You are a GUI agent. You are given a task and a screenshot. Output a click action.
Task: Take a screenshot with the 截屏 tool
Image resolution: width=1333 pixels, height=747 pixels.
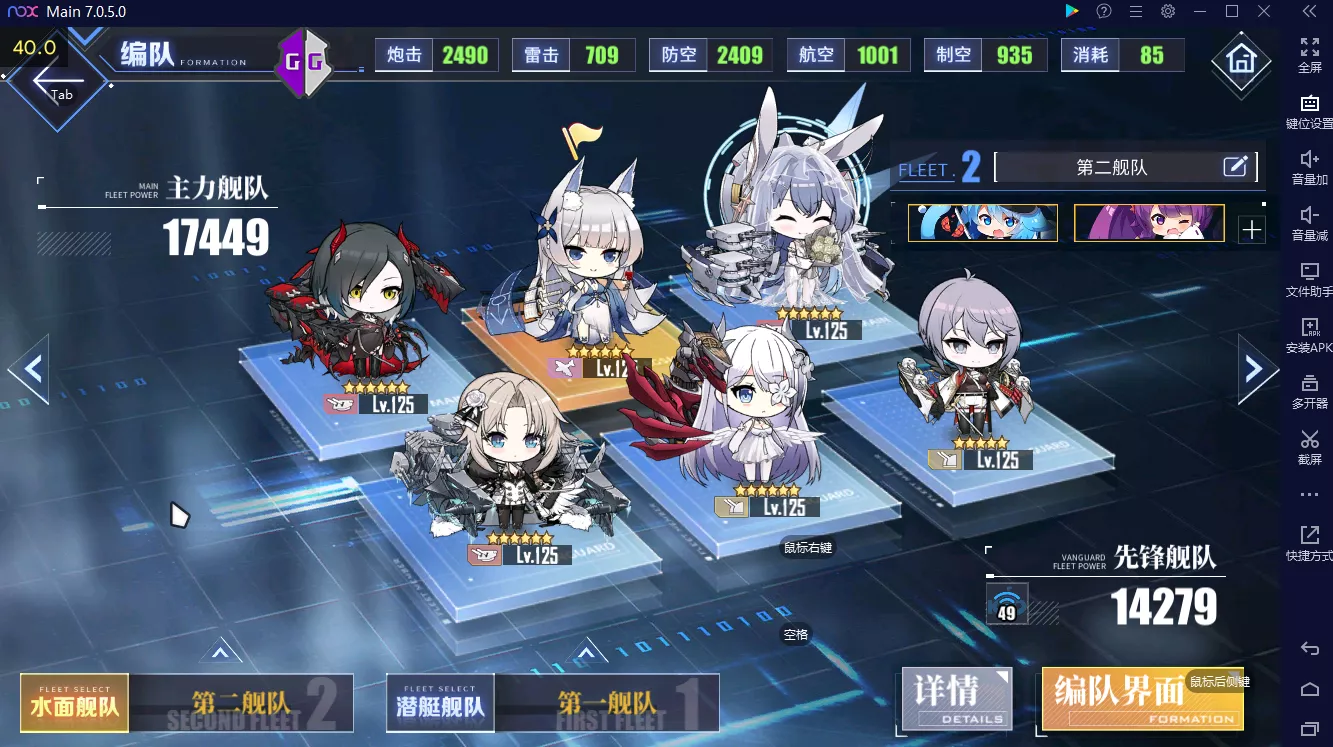(x=1309, y=445)
